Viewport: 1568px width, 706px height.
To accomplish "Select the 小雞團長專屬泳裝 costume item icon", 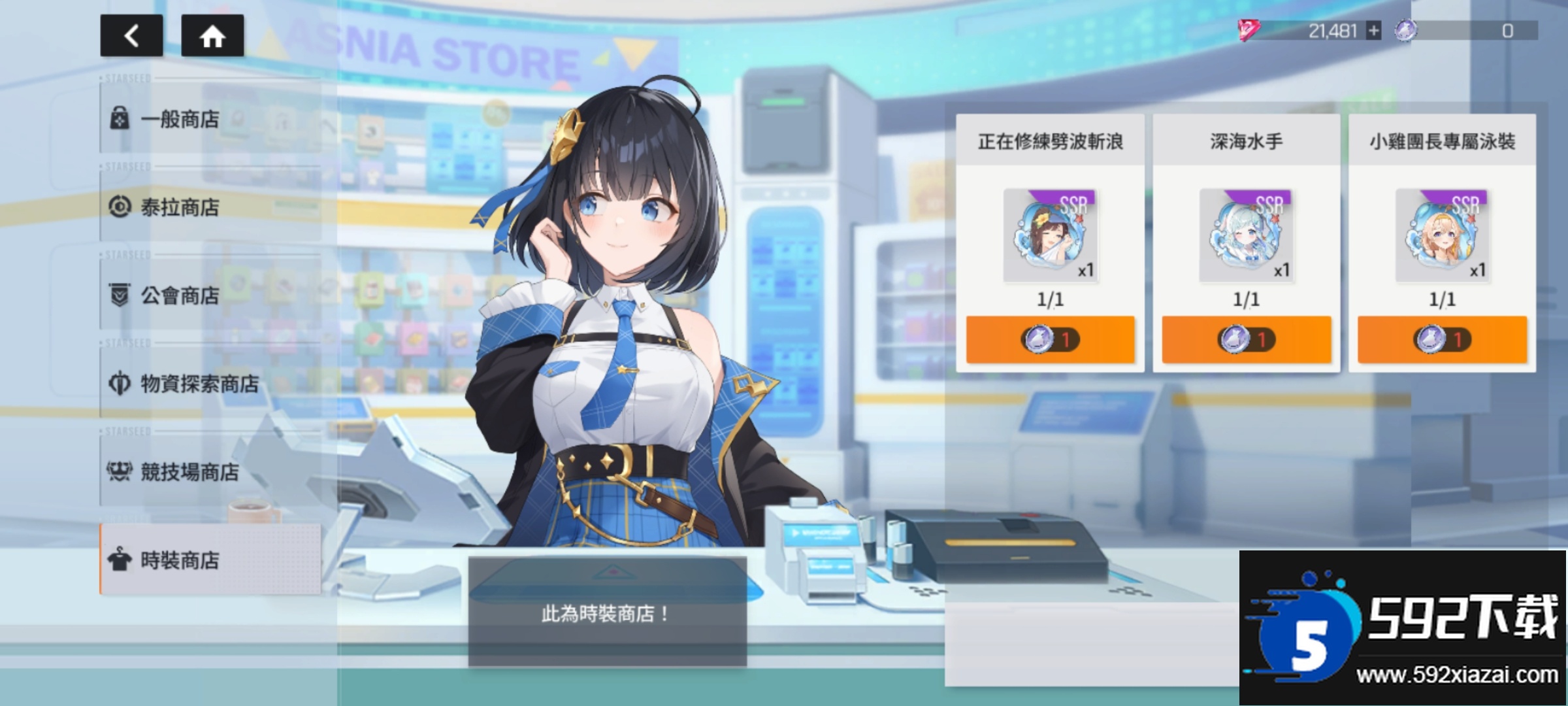I will pyautogui.click(x=1442, y=235).
